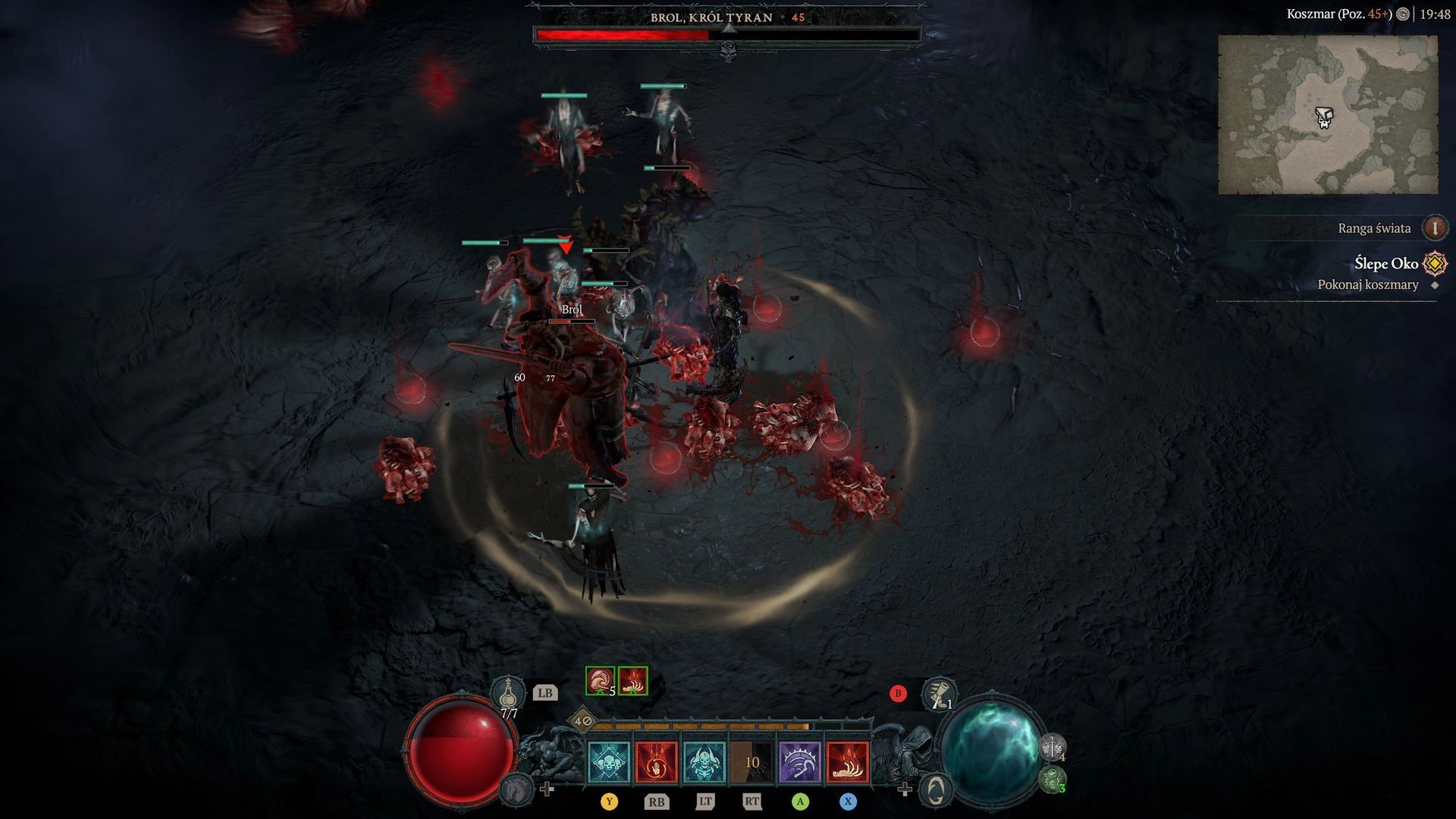The height and width of the screenshot is (819, 1456).
Task: Click the player marker on the minimap
Action: point(1323,116)
